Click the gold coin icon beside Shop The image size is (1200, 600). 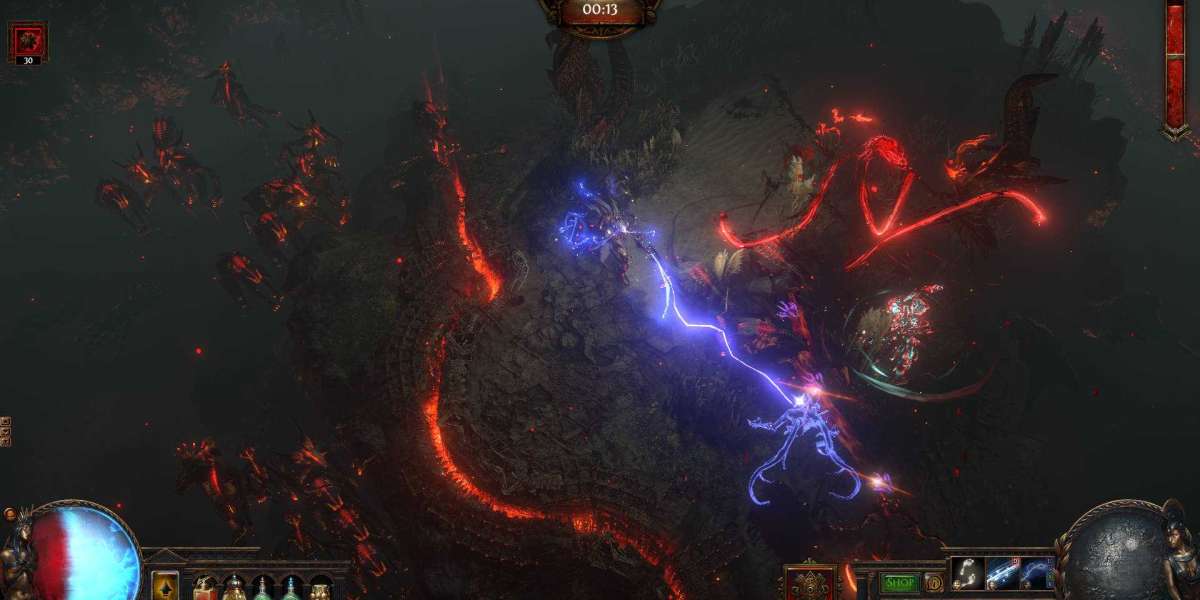click(x=934, y=583)
